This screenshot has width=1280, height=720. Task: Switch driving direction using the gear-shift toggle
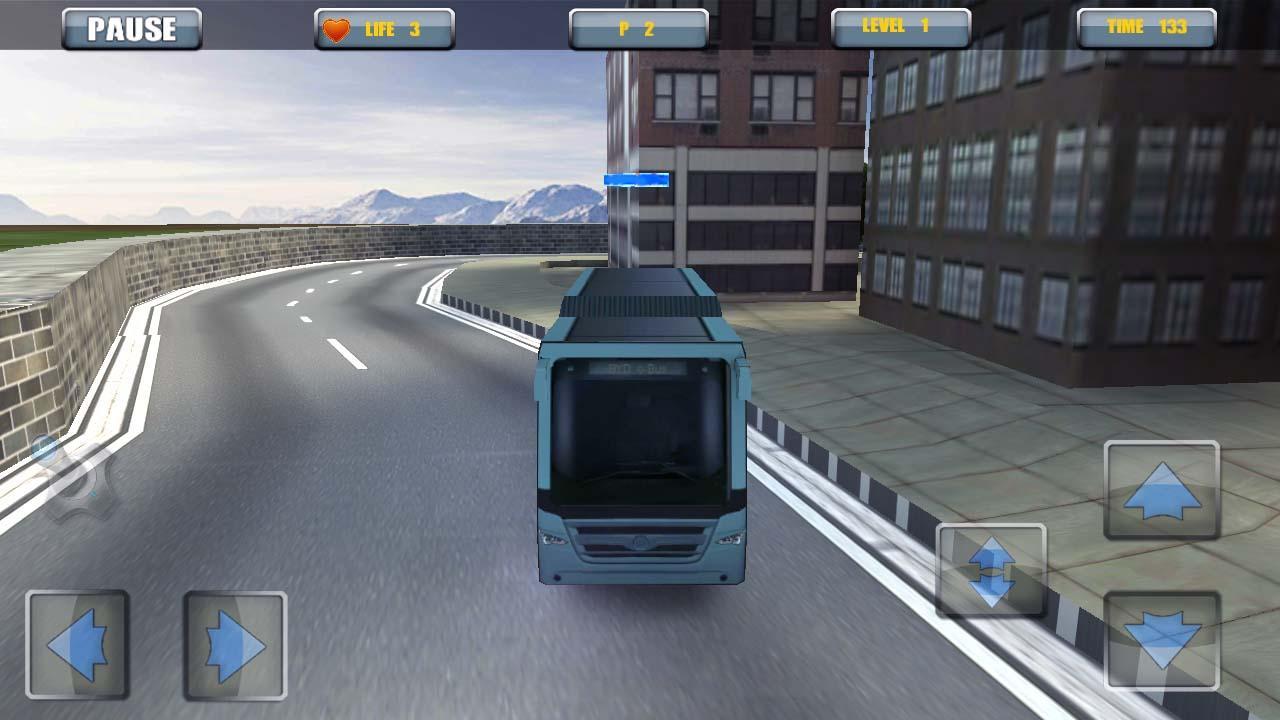[992, 572]
